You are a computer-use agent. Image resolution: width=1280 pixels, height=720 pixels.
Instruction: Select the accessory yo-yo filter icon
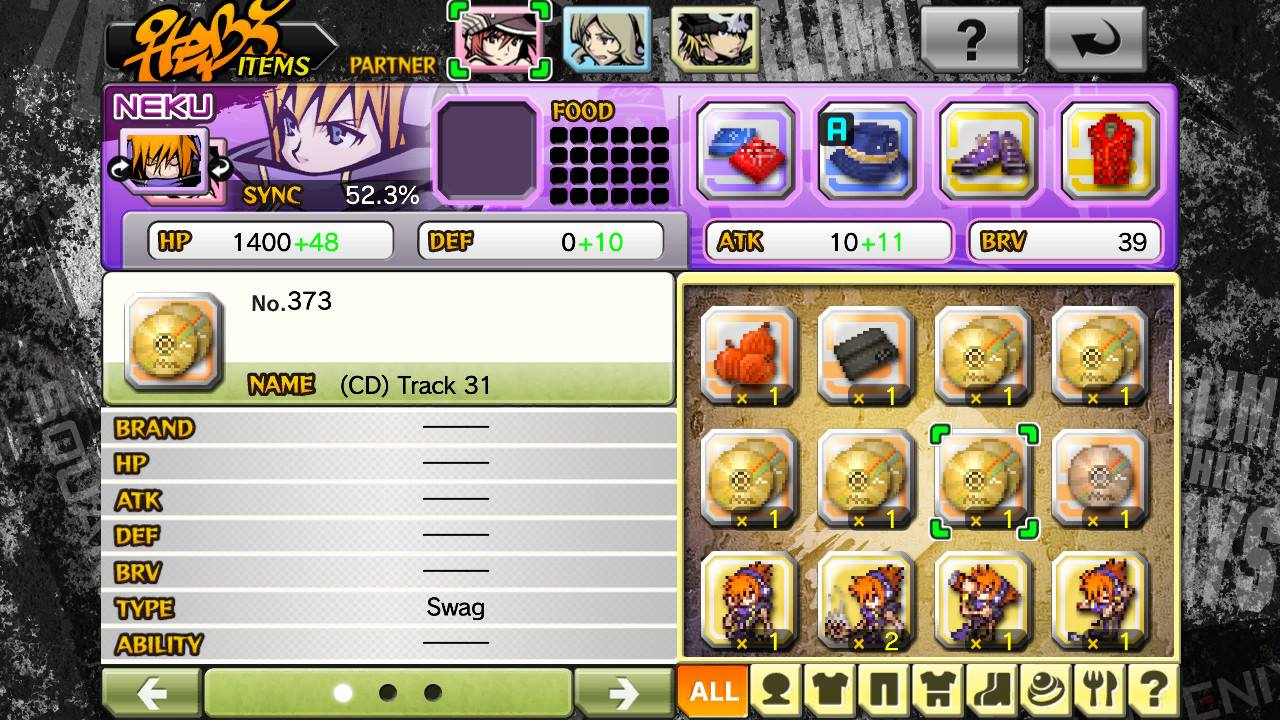coord(1047,690)
